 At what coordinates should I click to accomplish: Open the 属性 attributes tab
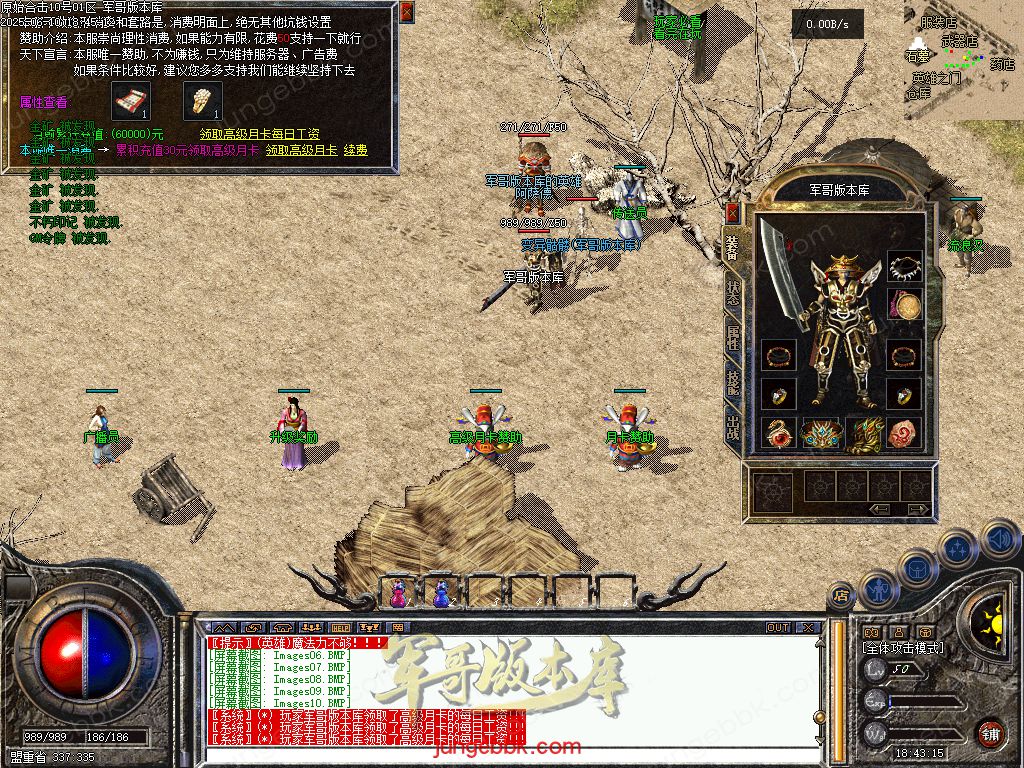tap(732, 337)
